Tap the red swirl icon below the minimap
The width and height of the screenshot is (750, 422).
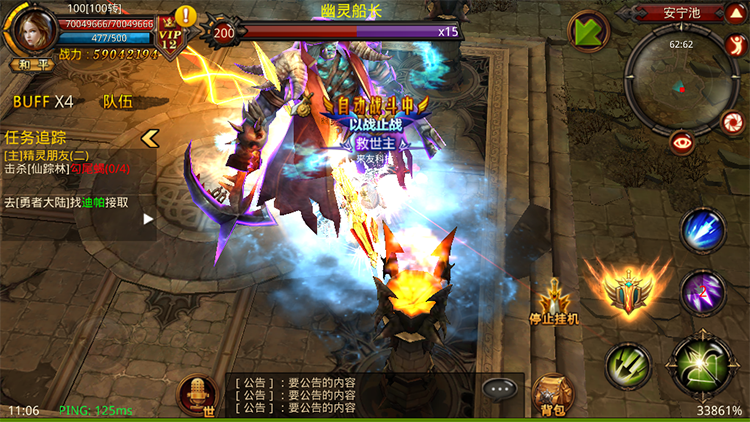[x=732, y=122]
